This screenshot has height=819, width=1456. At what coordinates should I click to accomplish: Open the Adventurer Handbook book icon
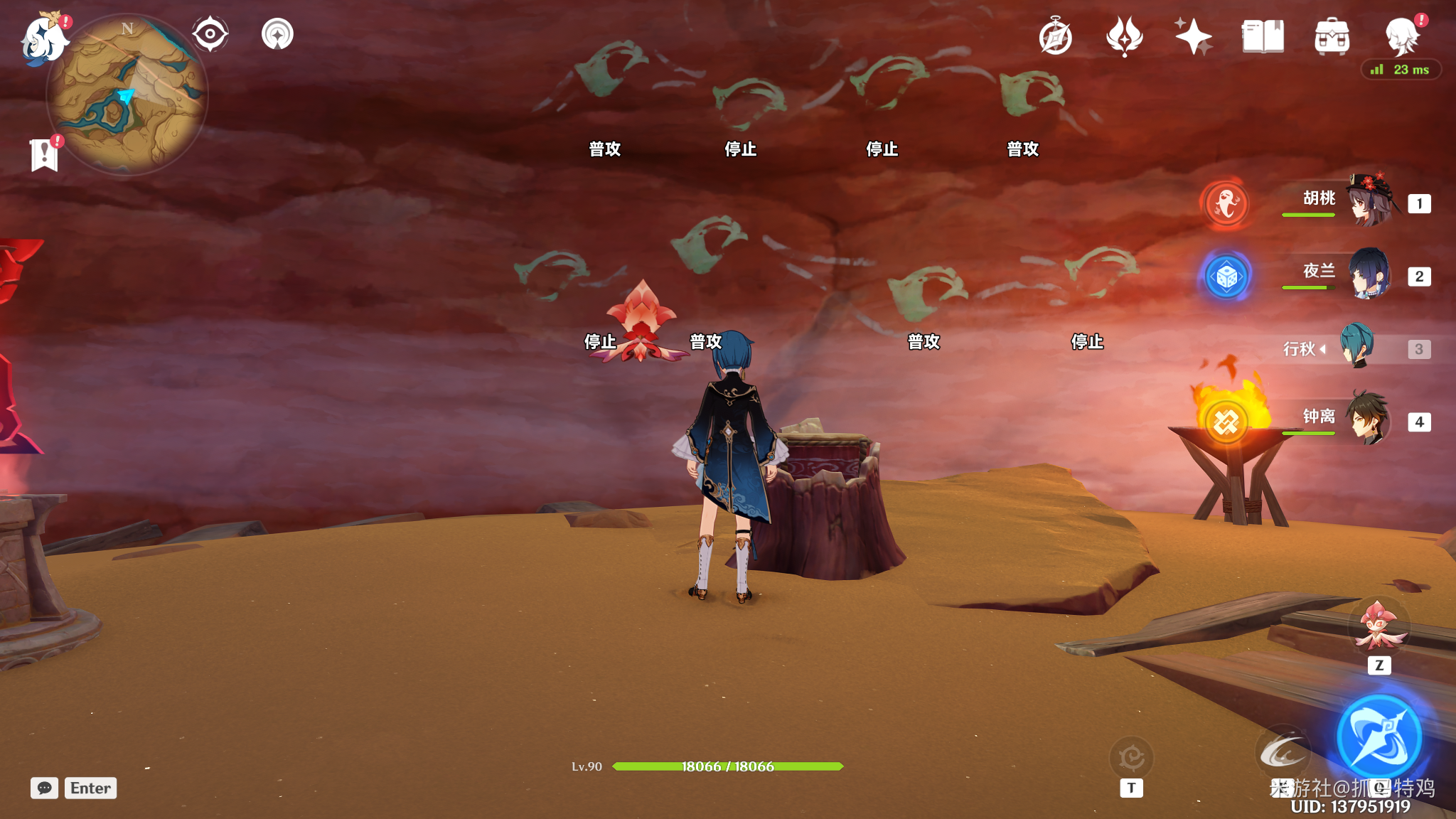(x=1263, y=37)
